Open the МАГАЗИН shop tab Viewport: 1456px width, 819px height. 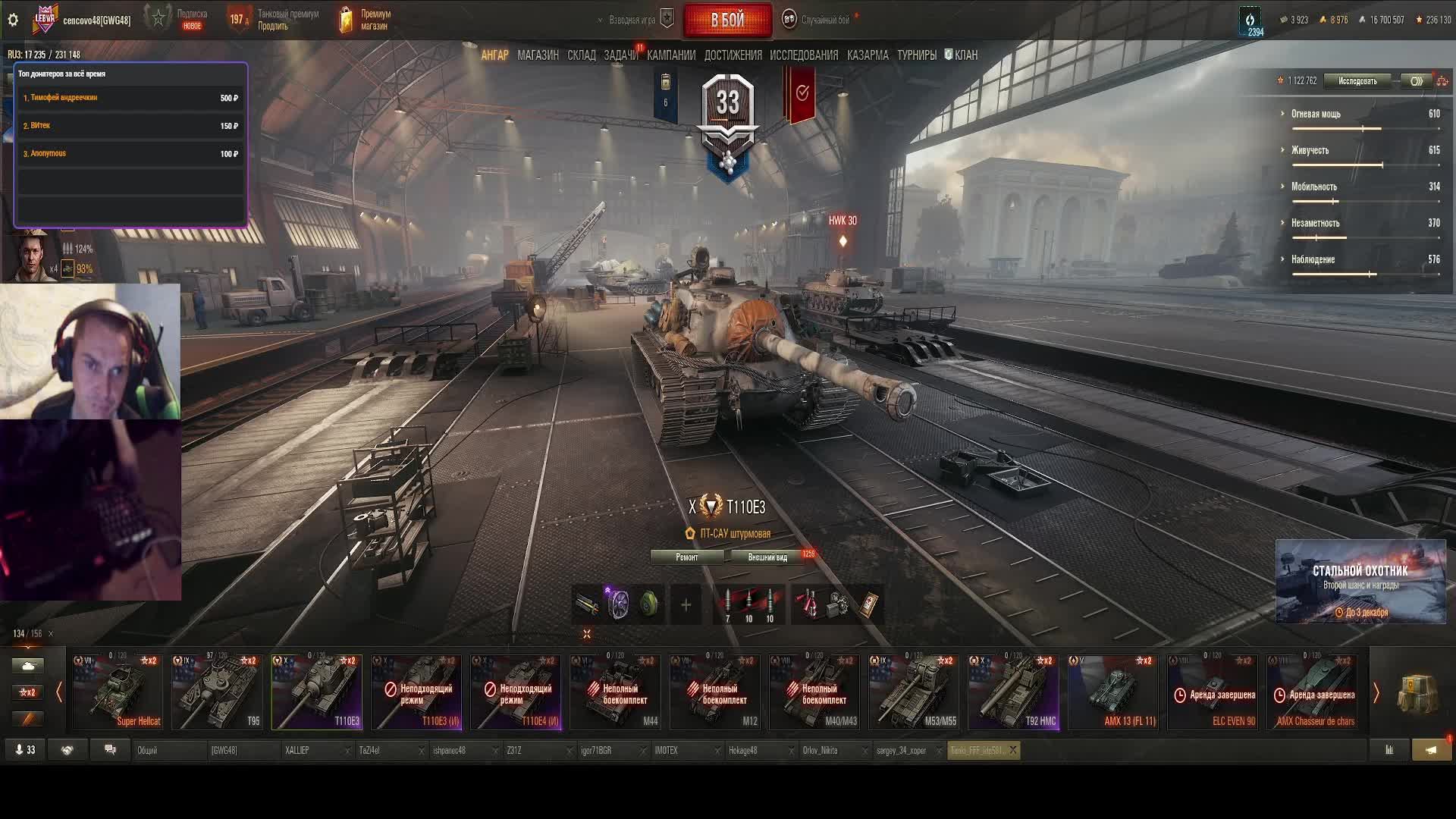(538, 55)
